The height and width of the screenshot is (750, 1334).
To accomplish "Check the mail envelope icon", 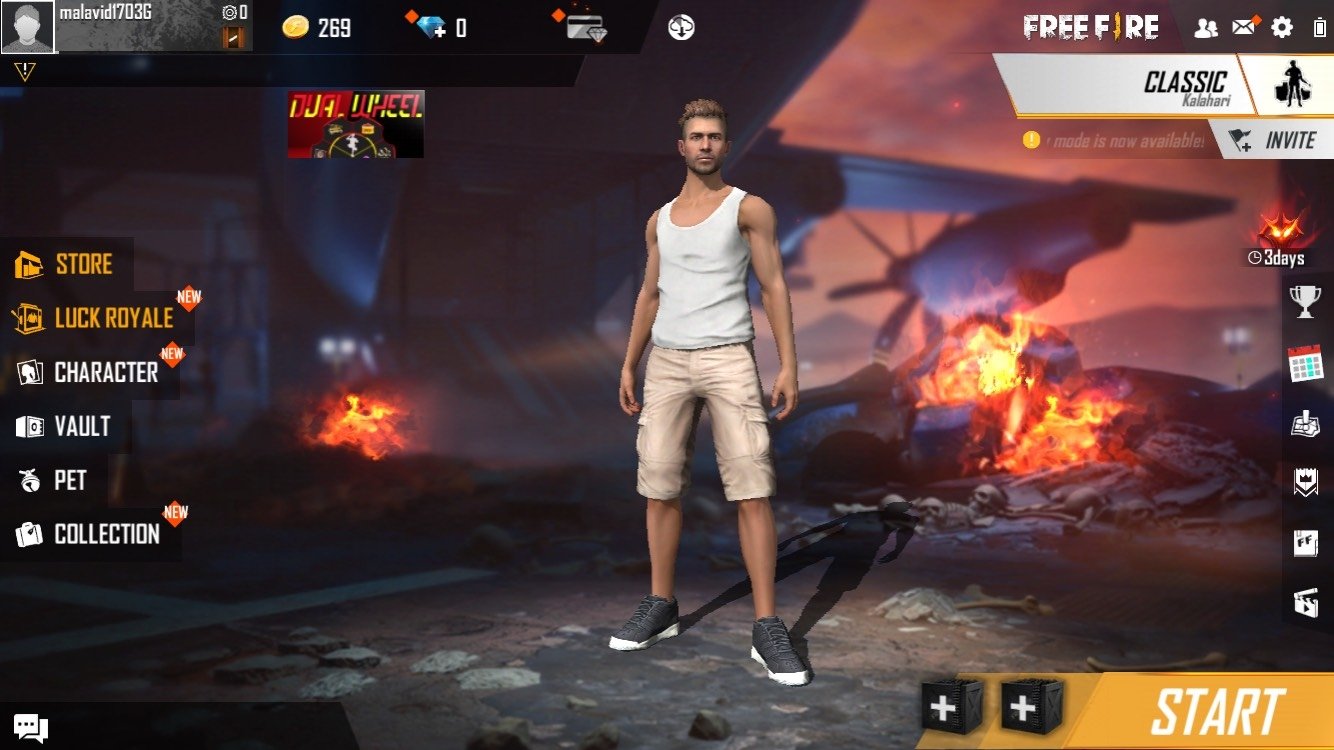I will pyautogui.click(x=1243, y=27).
